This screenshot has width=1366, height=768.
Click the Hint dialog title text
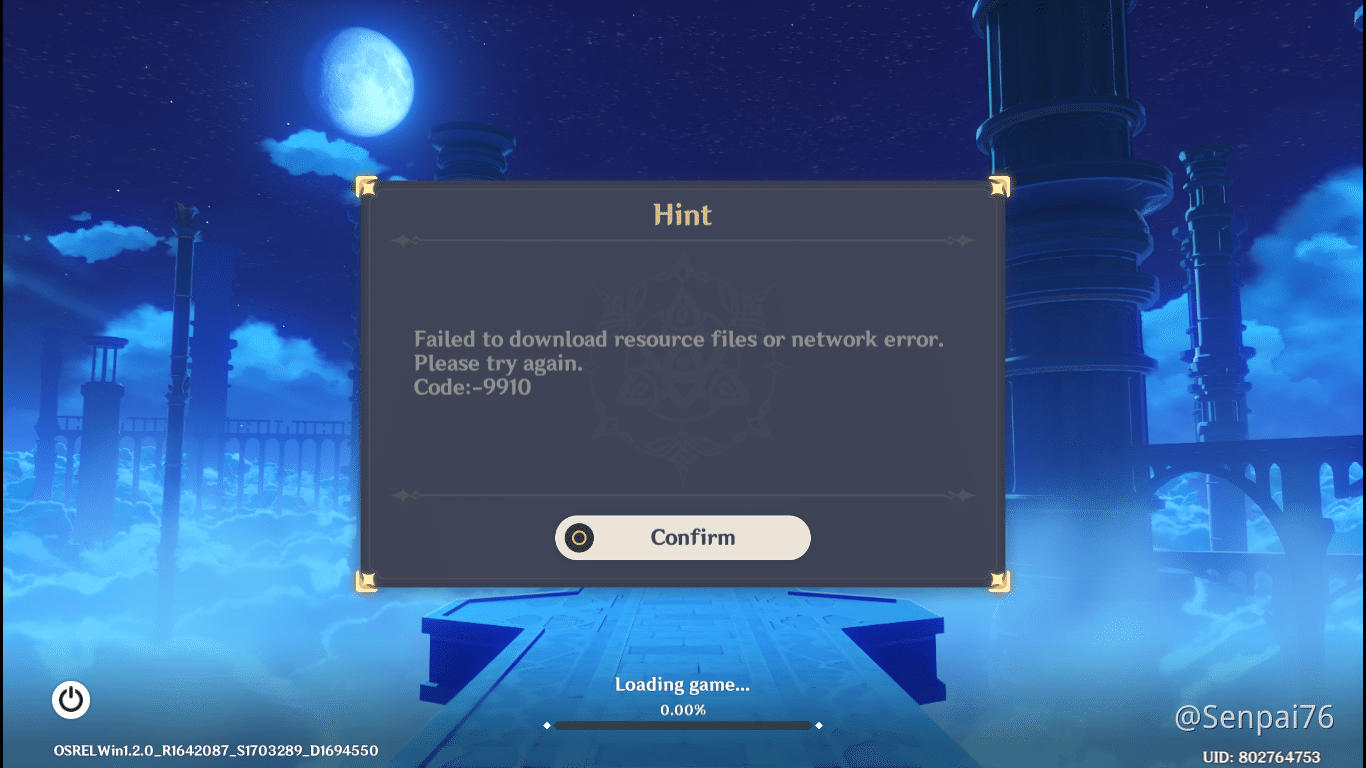(x=683, y=214)
